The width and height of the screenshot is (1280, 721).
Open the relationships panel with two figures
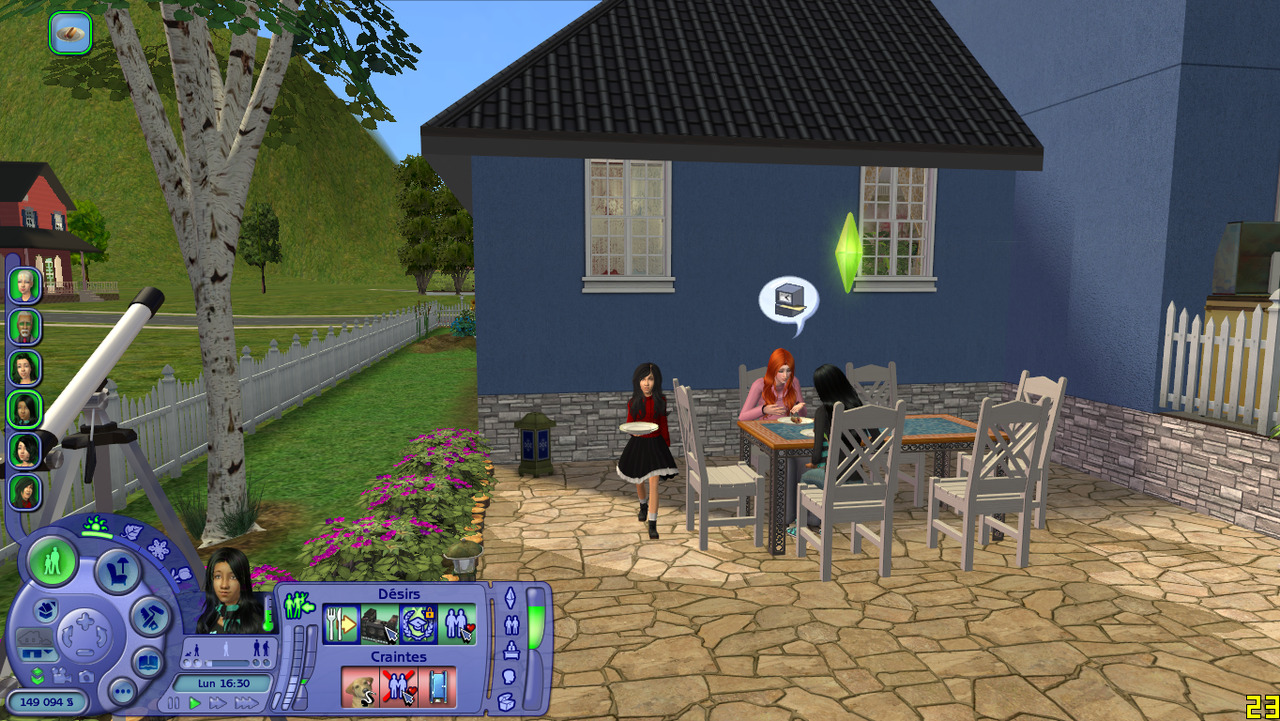pos(510,626)
